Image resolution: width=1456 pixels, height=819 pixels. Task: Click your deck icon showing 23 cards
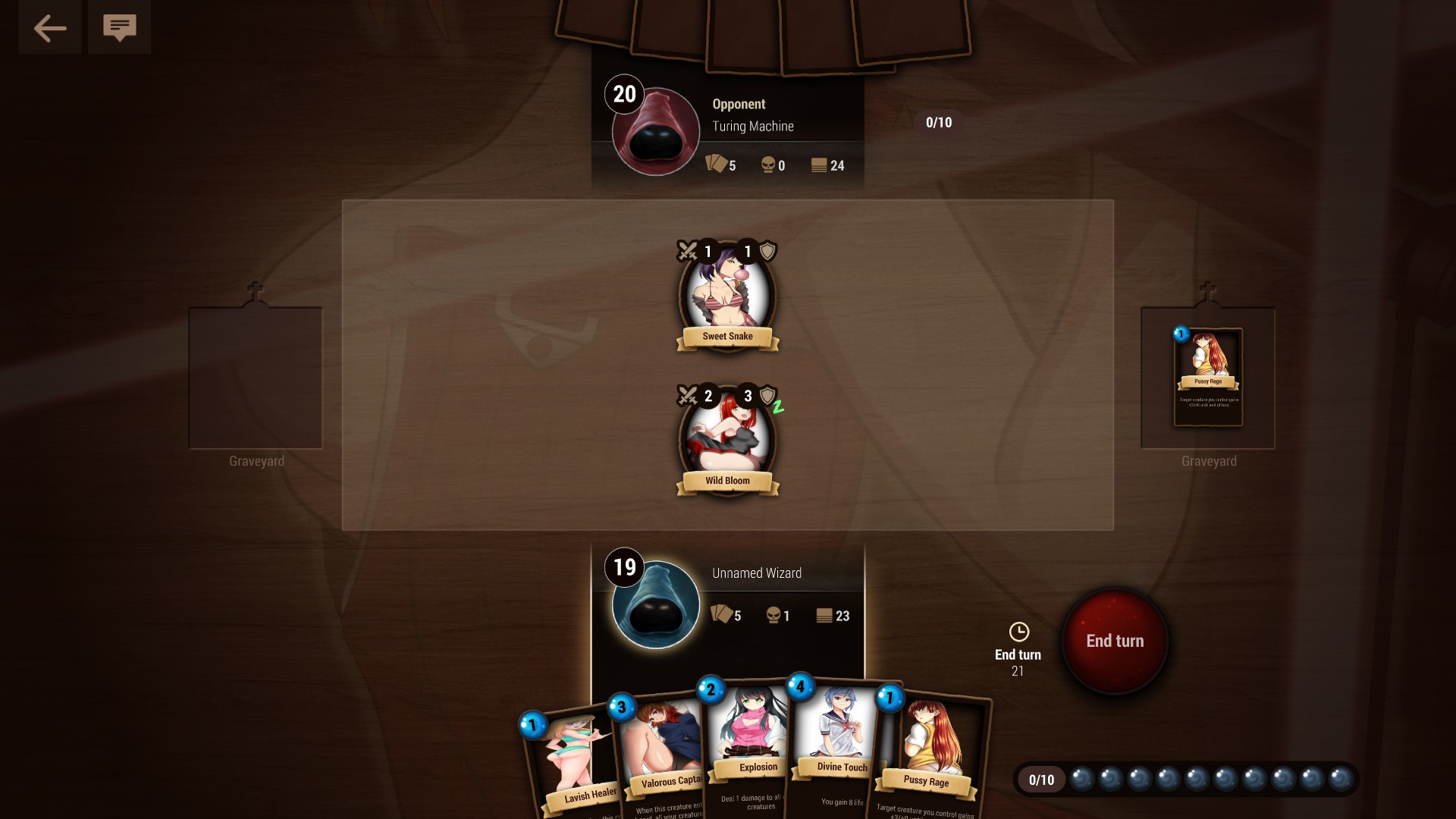(824, 616)
